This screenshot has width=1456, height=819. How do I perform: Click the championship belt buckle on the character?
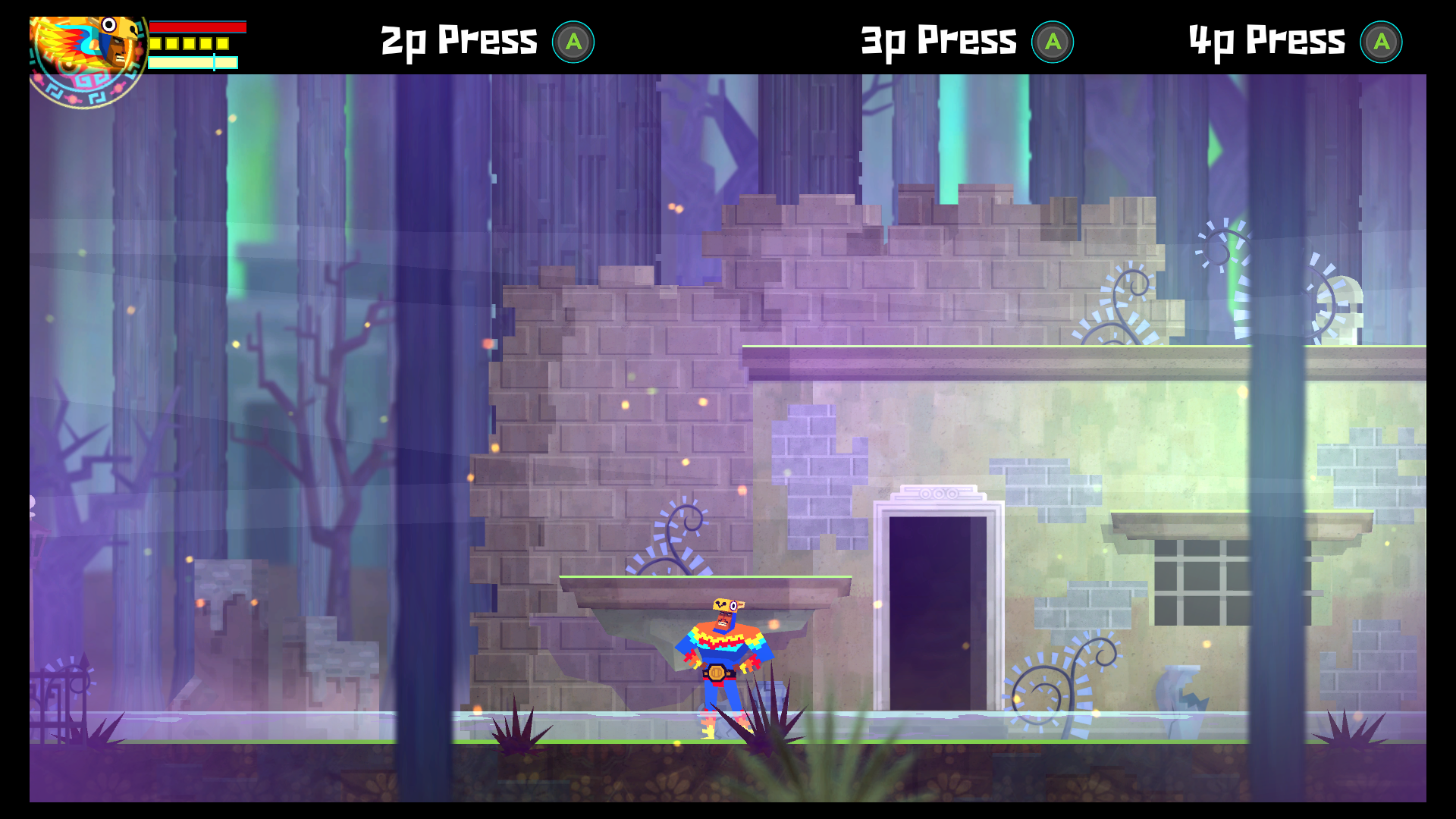[x=717, y=673]
